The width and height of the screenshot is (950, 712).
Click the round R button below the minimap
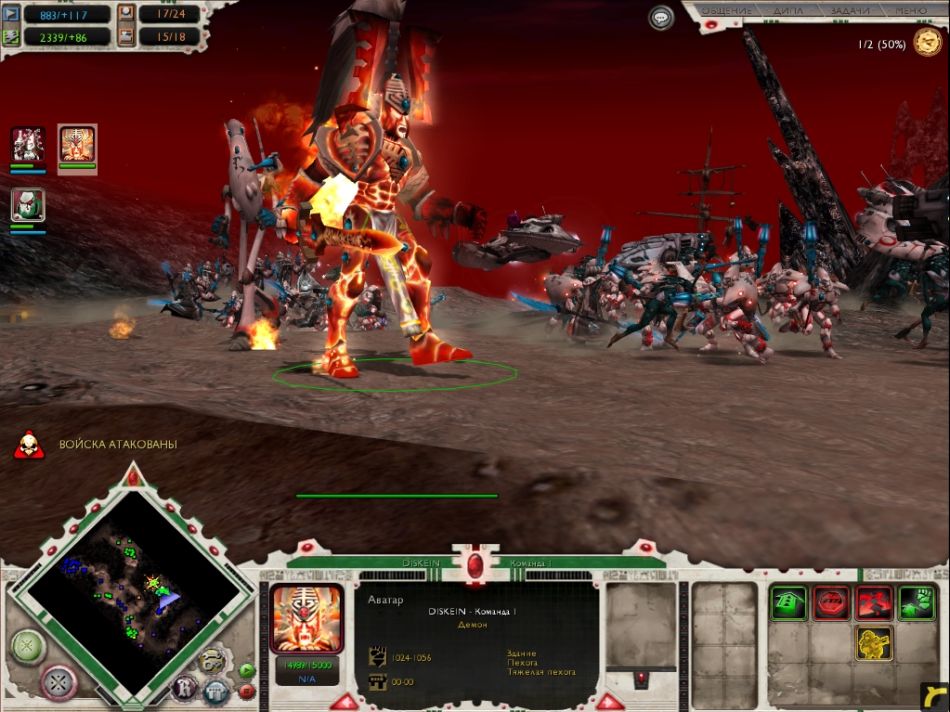pos(184,688)
